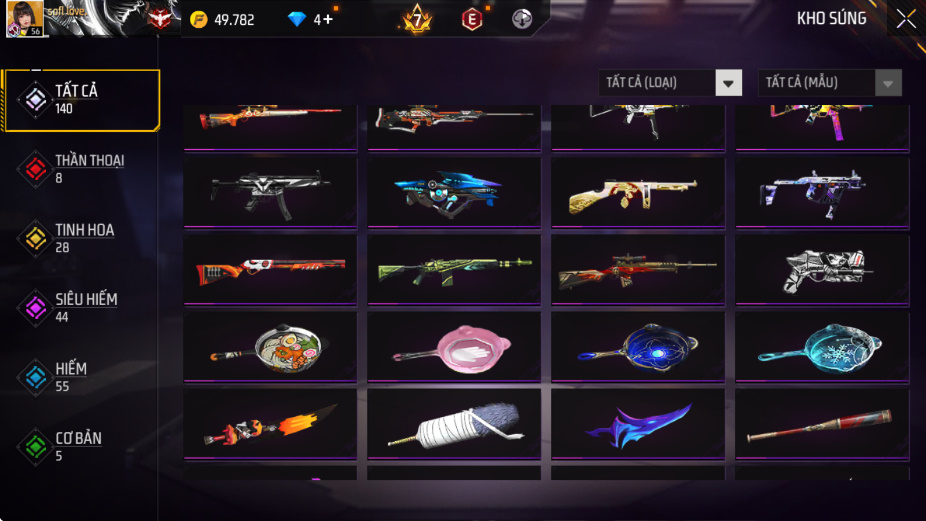Image resolution: width=926 pixels, height=521 pixels.
Task: Select the red baseball bat skin
Action: point(821,424)
